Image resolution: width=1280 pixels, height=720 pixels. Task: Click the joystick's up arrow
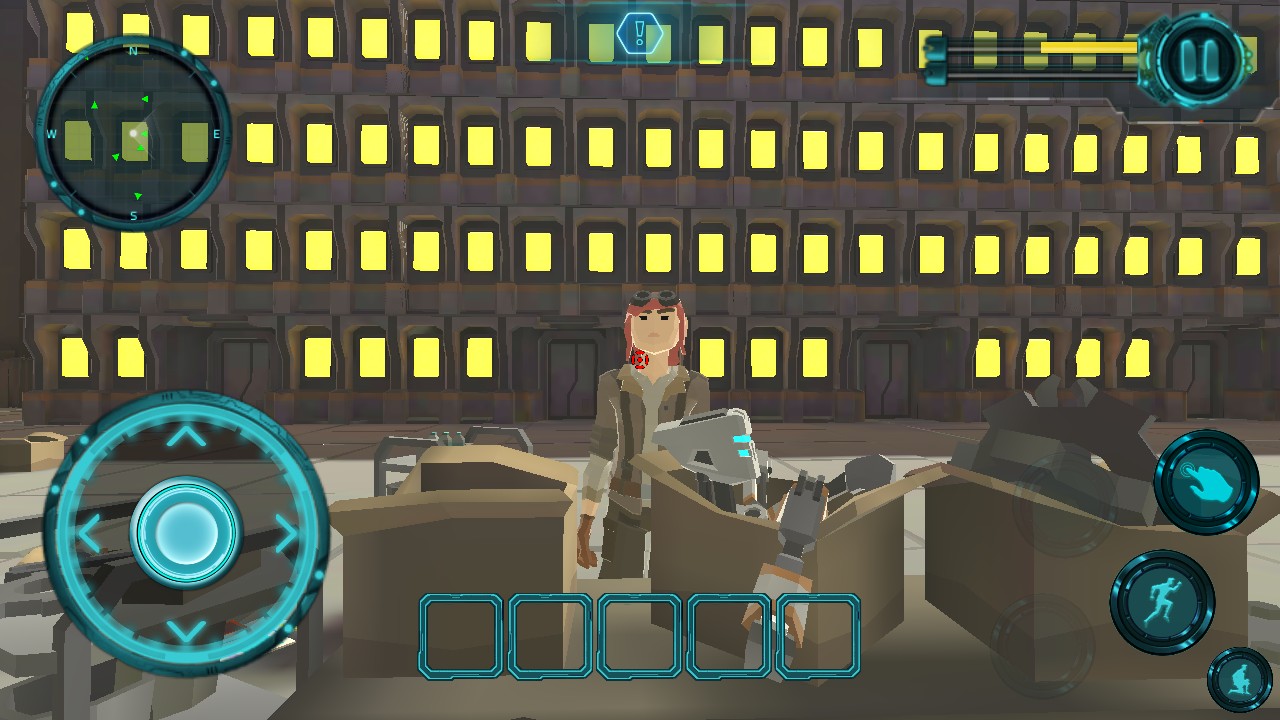(x=185, y=436)
